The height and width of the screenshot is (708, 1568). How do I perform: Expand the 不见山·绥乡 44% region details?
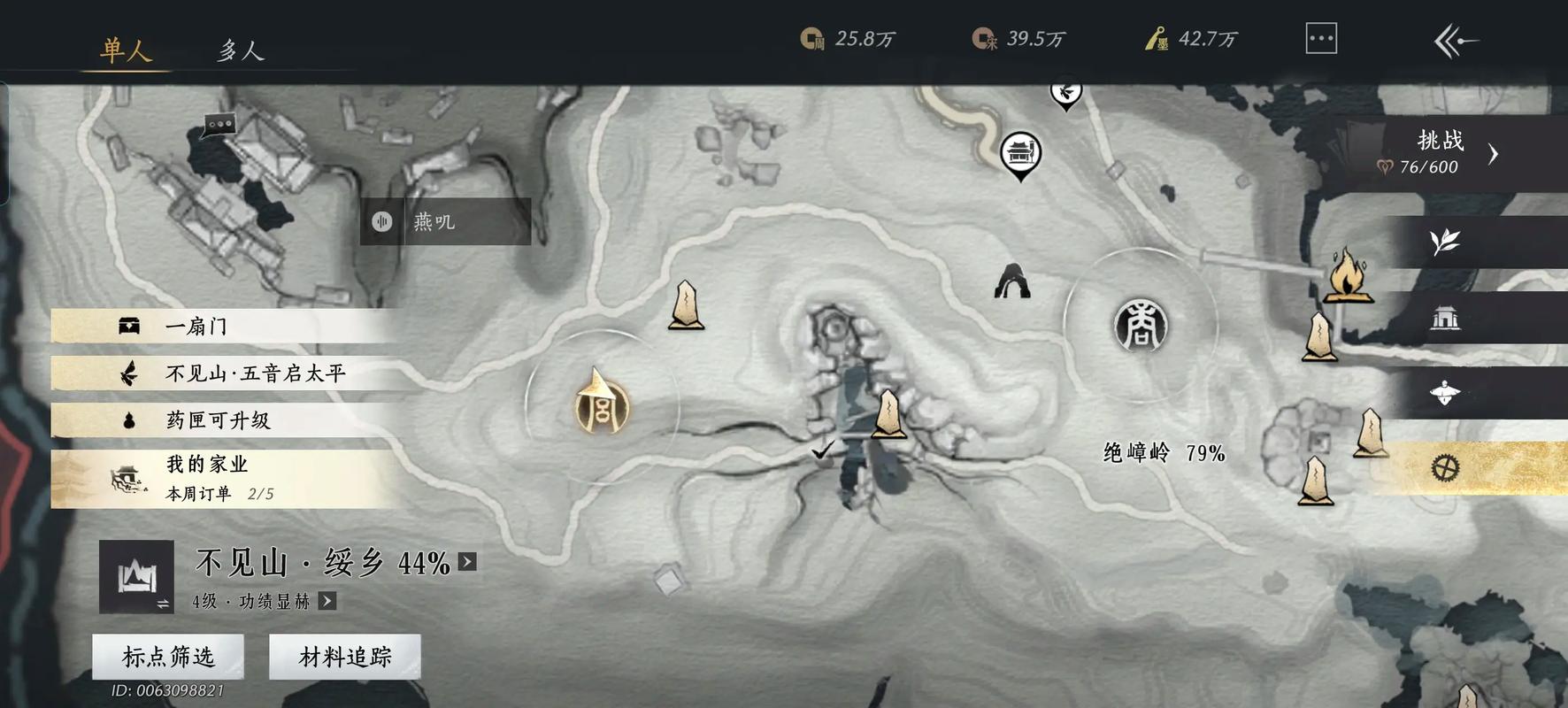point(467,562)
